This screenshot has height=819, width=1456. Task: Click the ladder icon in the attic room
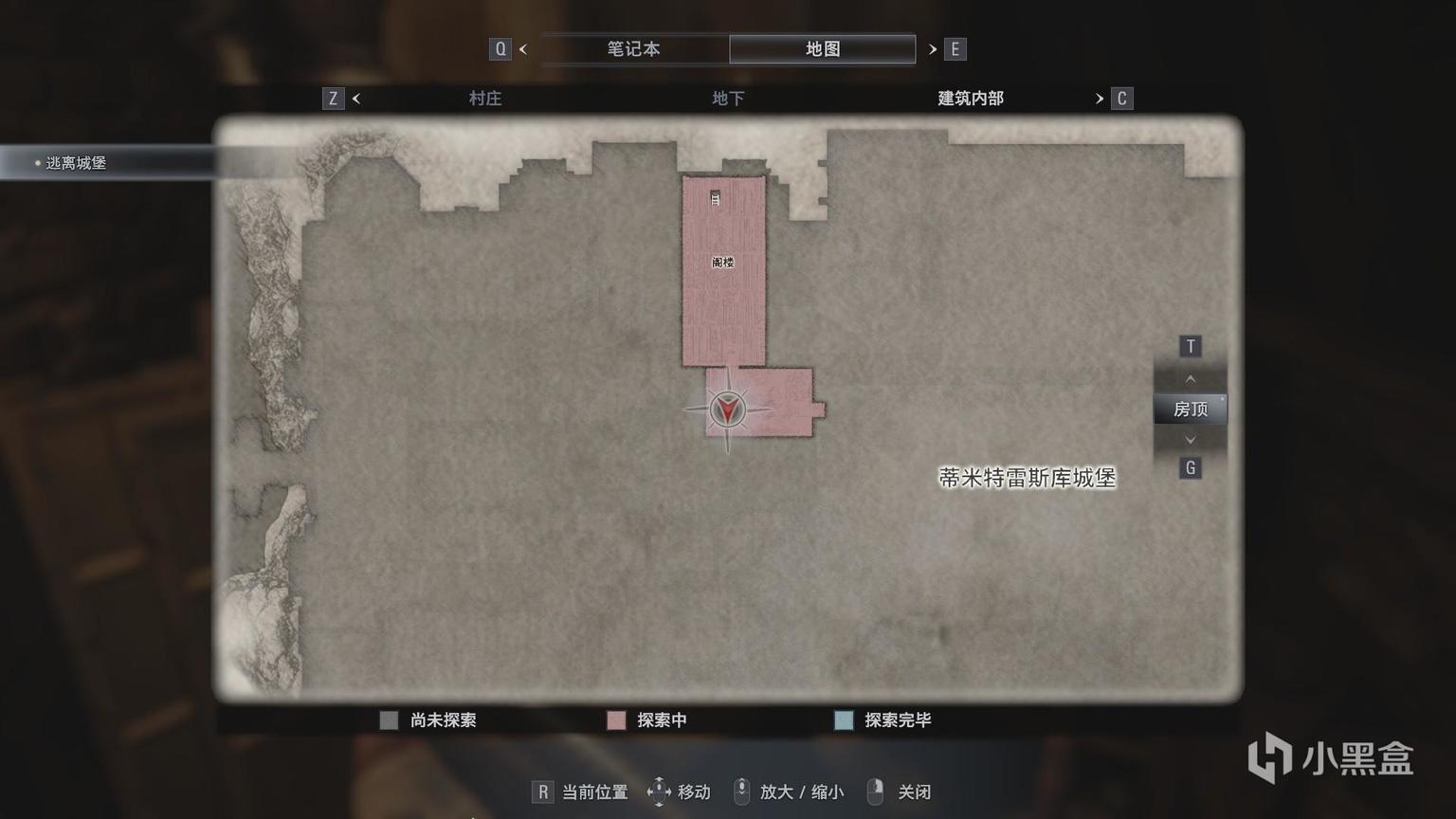[716, 198]
